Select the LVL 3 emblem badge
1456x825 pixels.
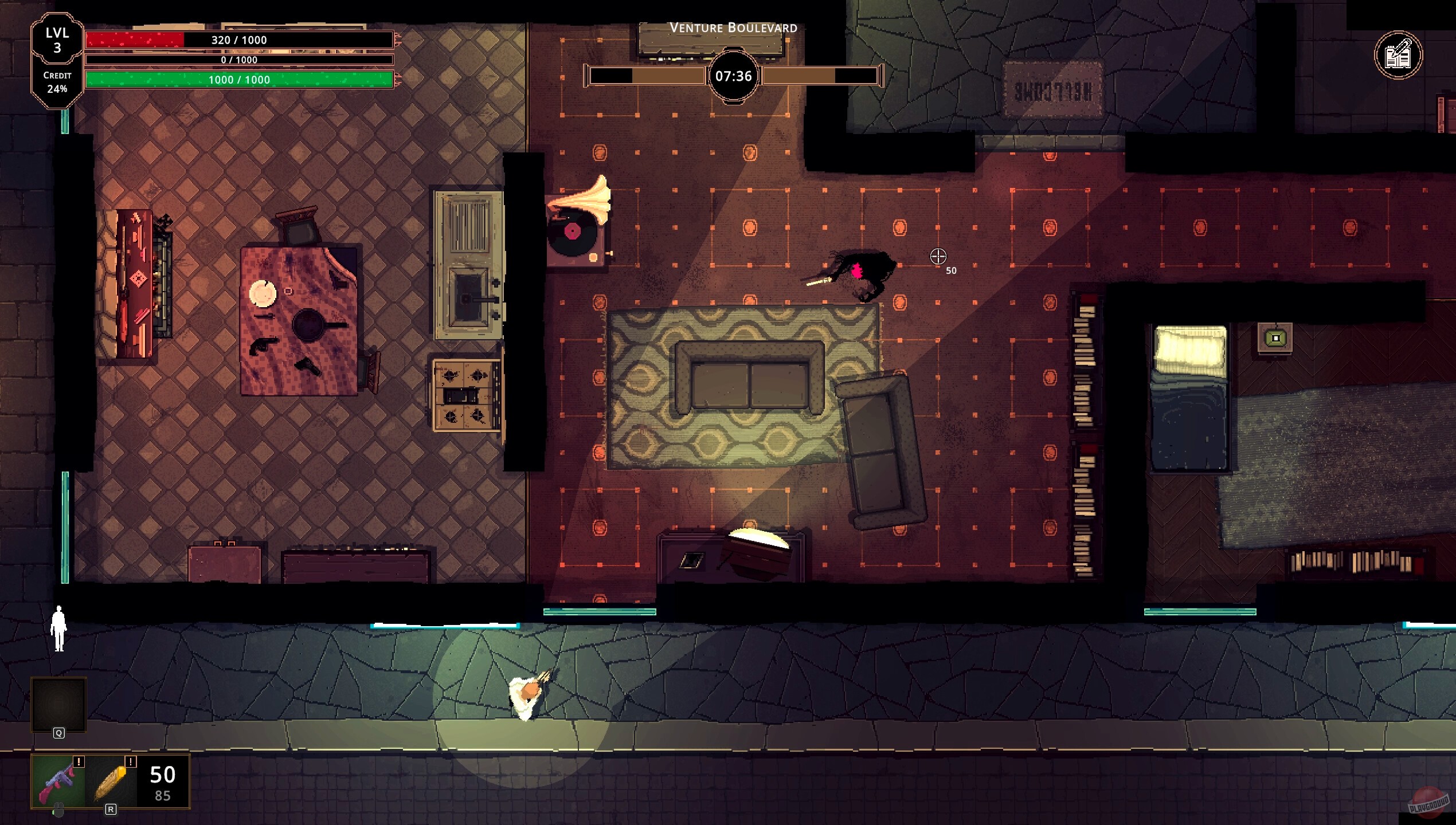(x=56, y=40)
